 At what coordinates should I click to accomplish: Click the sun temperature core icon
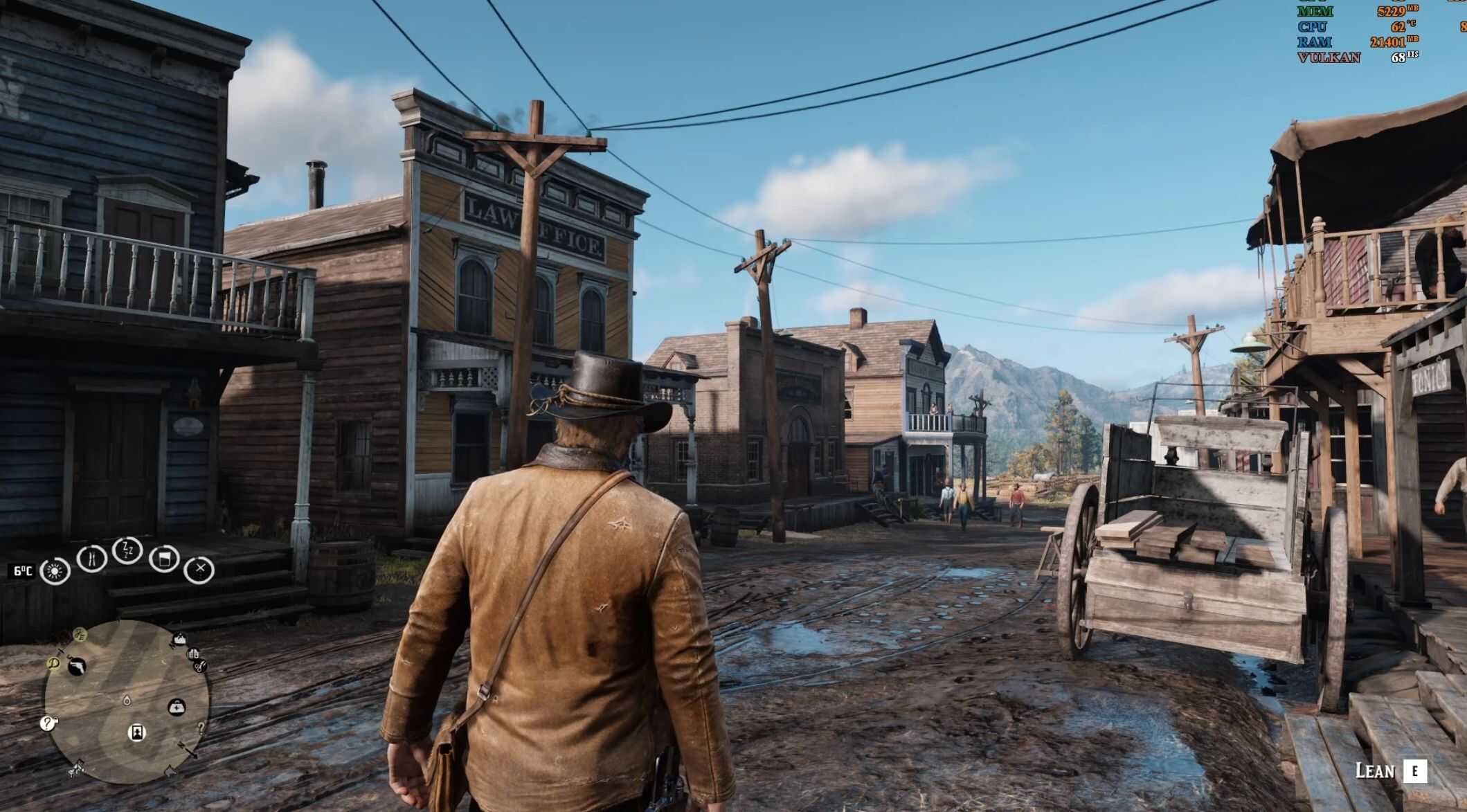pos(55,571)
